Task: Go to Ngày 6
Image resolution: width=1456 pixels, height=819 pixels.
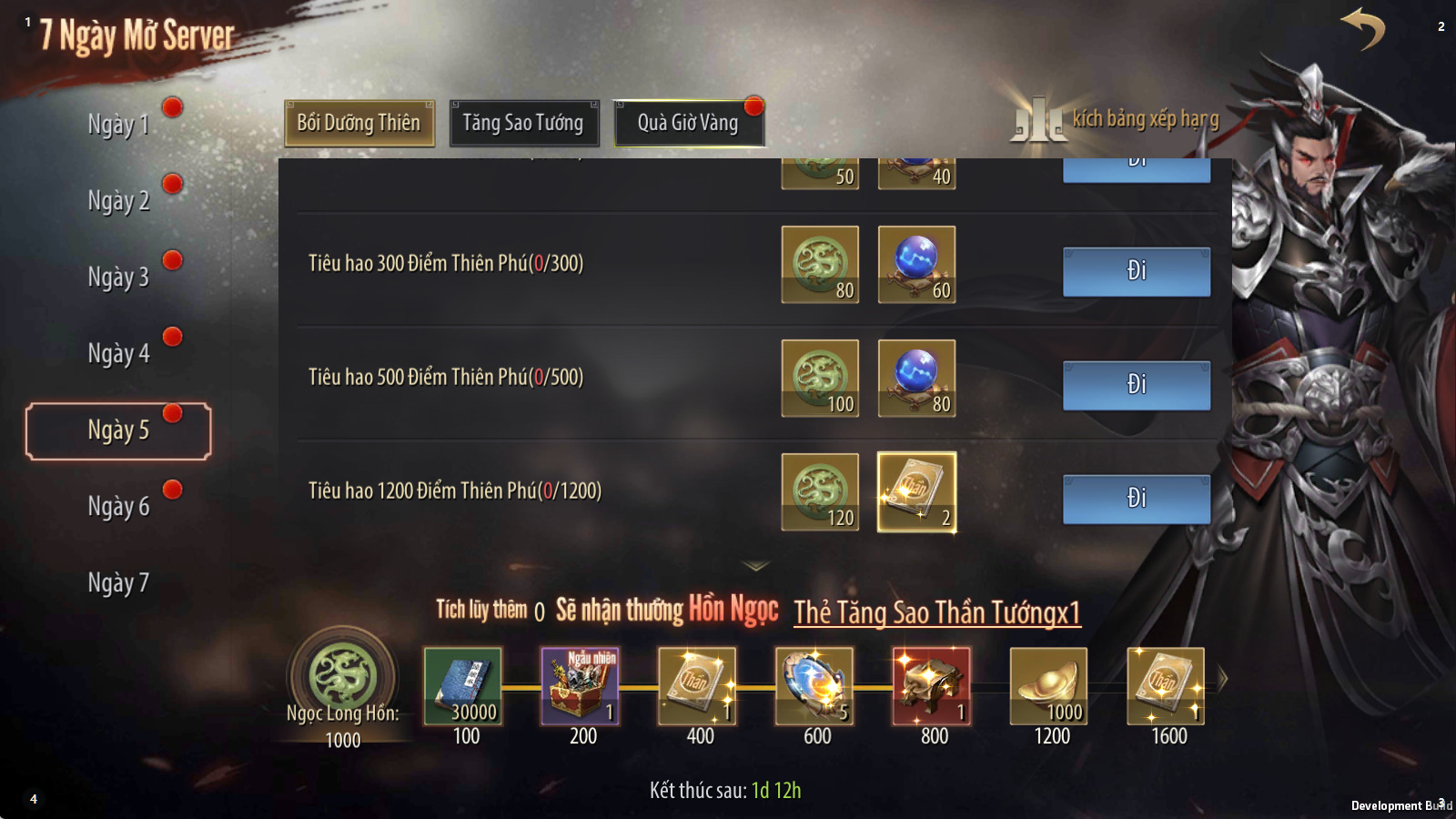Action: click(118, 507)
